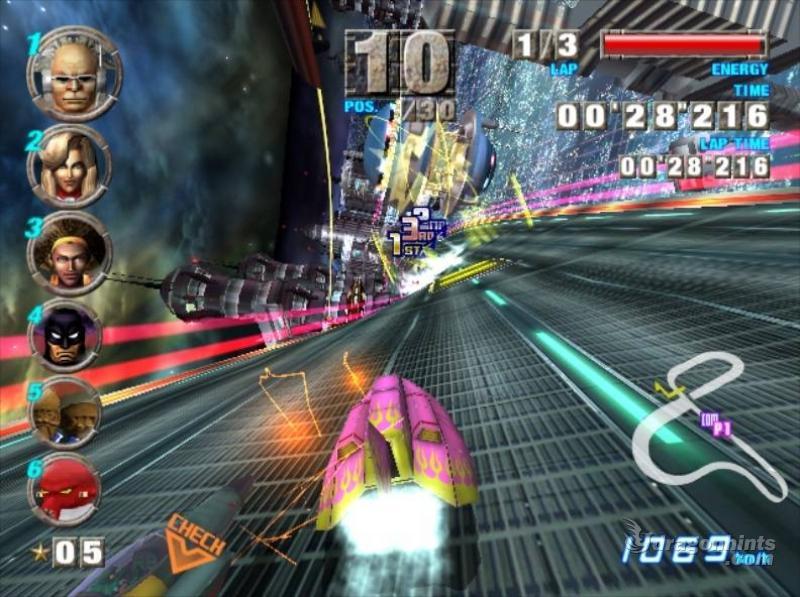
Task: Click the two-headed alien racer portrait
Action: point(64,411)
